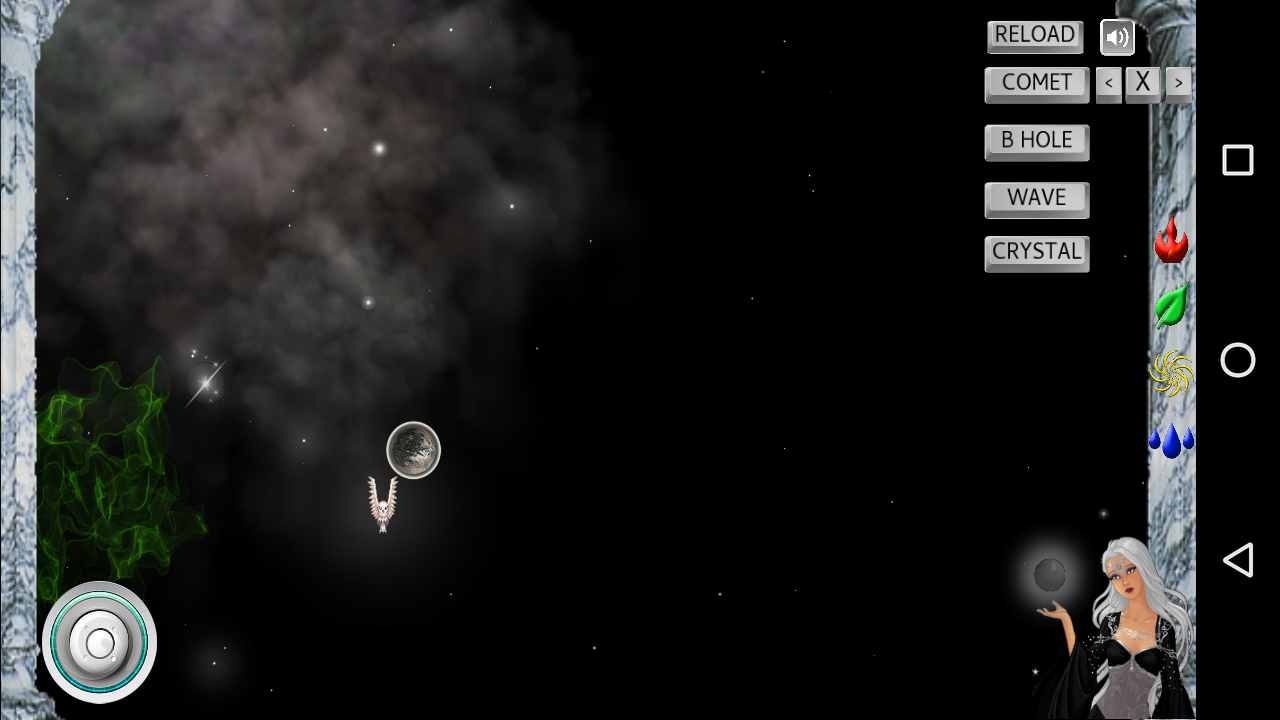Activate the B HOLE button
Viewport: 1280px width, 720px height.
point(1036,141)
